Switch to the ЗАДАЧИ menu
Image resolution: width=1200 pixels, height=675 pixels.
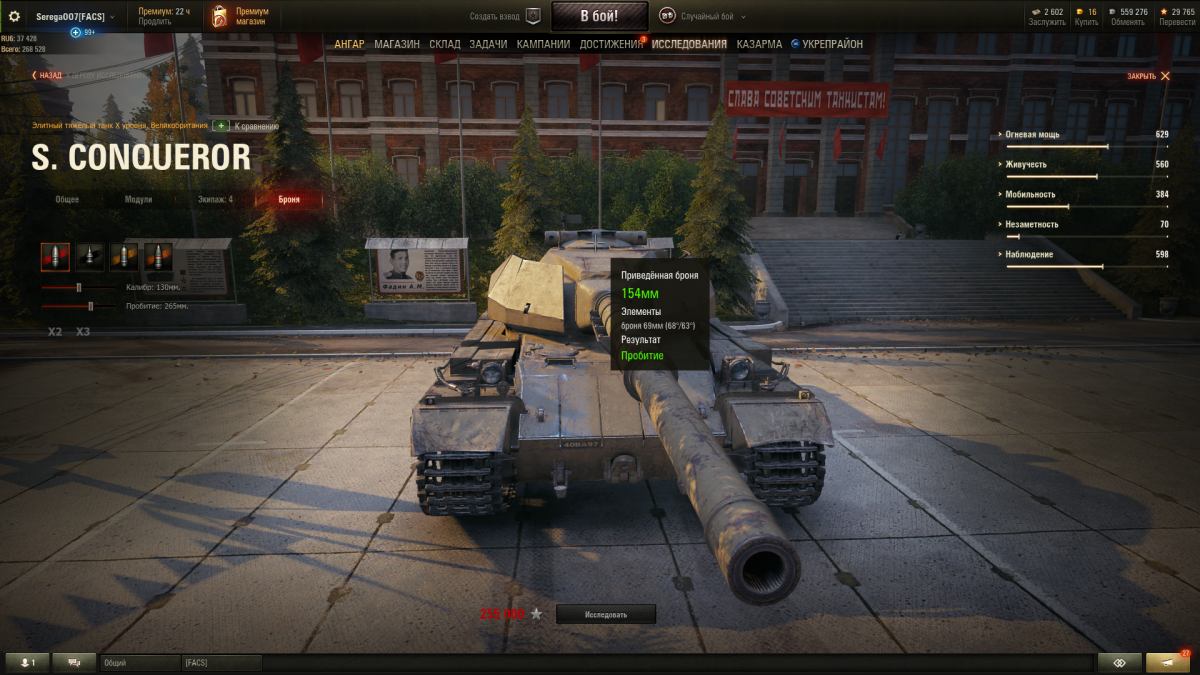[x=488, y=44]
